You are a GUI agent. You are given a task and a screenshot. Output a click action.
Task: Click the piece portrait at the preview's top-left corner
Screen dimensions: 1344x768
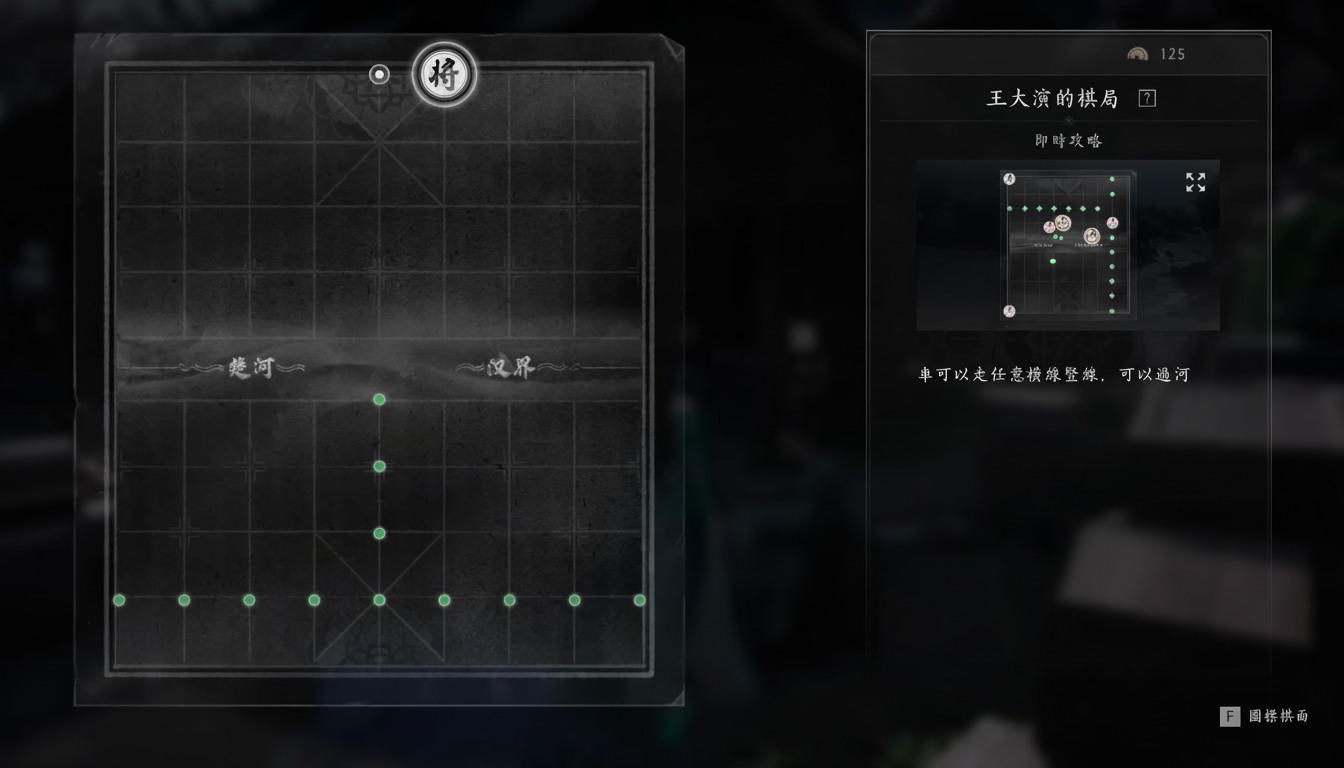1009,179
